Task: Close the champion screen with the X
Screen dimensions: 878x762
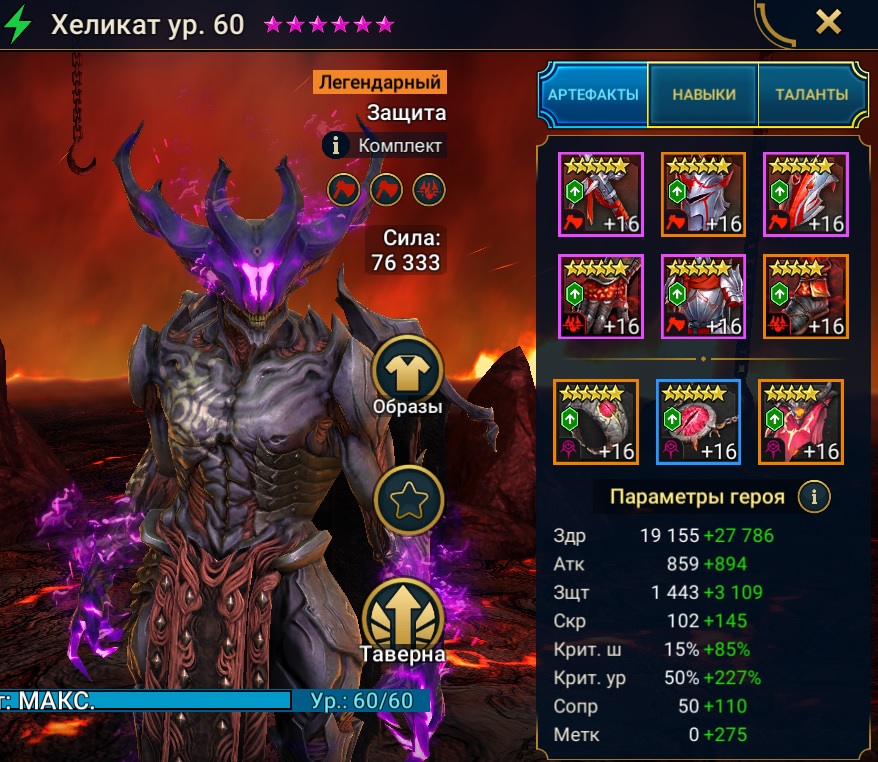Action: [x=828, y=22]
